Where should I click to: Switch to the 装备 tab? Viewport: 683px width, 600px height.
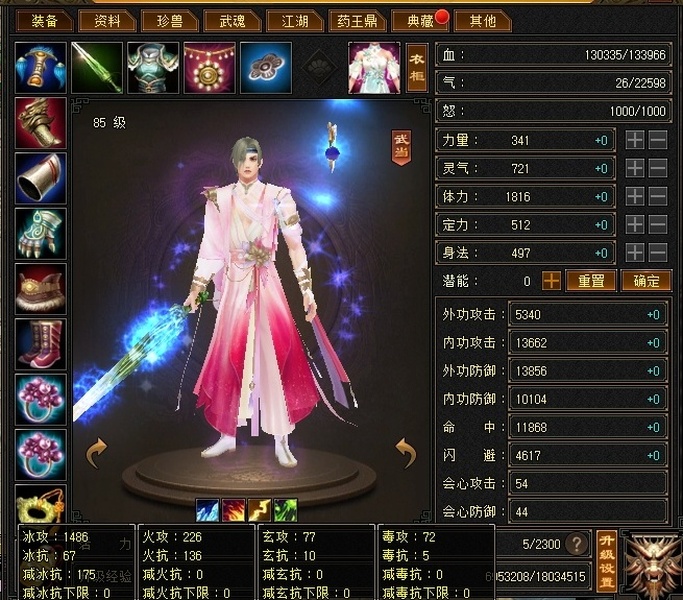[45, 20]
